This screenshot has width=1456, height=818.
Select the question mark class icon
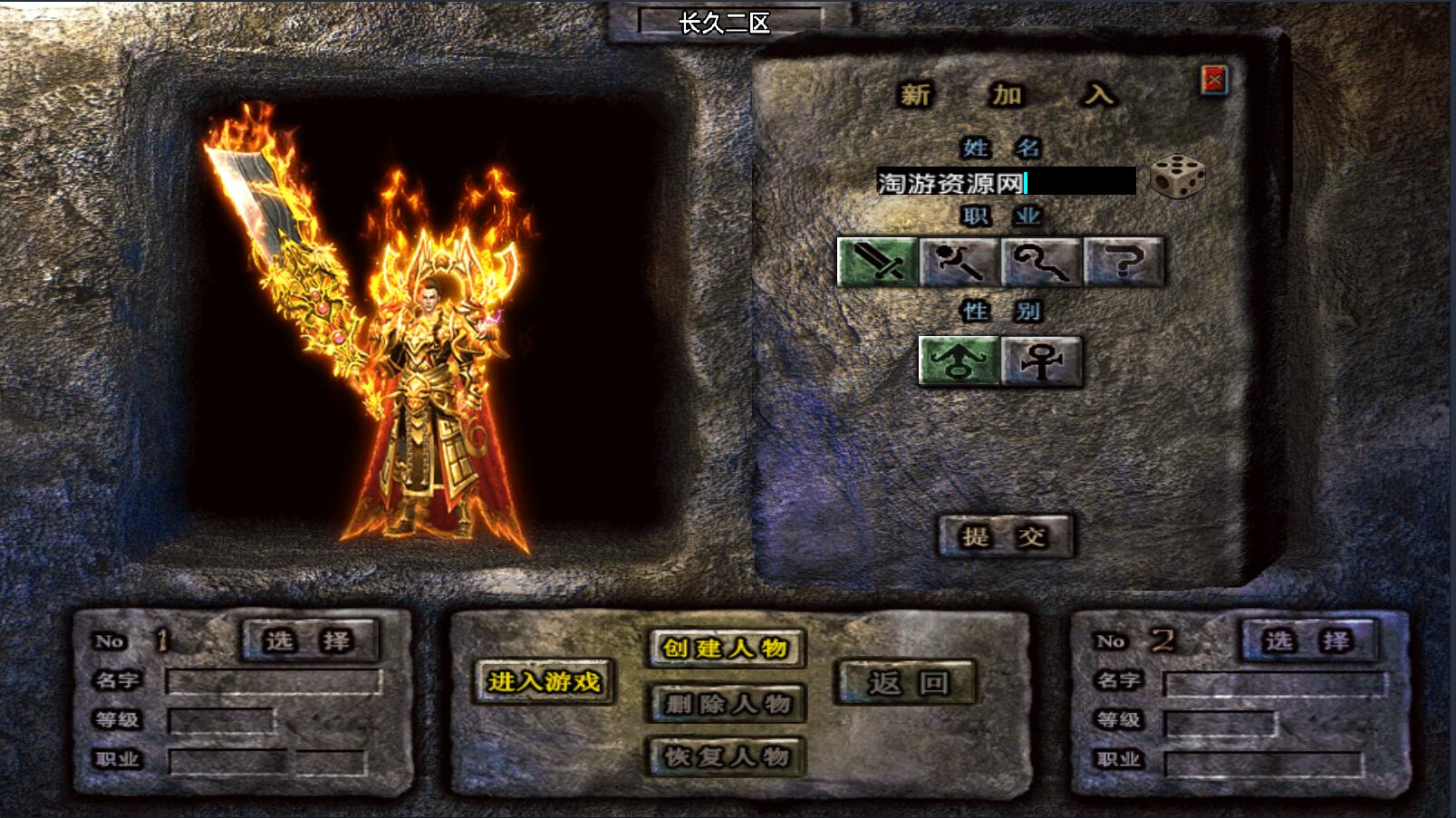1123,262
